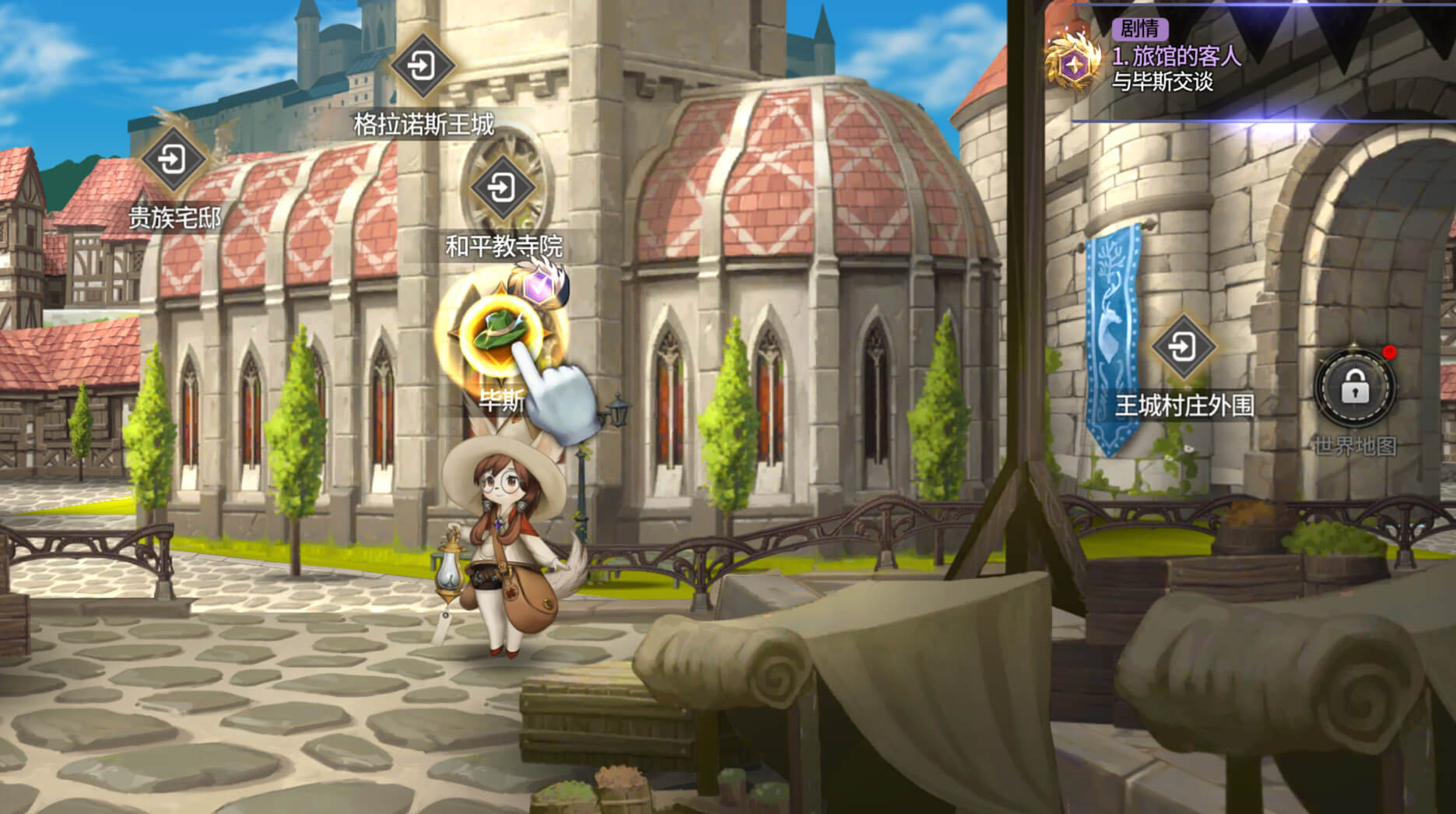Go to the 贵族宅邸 entrance marker
Viewport: 1456px width, 814px height.
tap(172, 160)
